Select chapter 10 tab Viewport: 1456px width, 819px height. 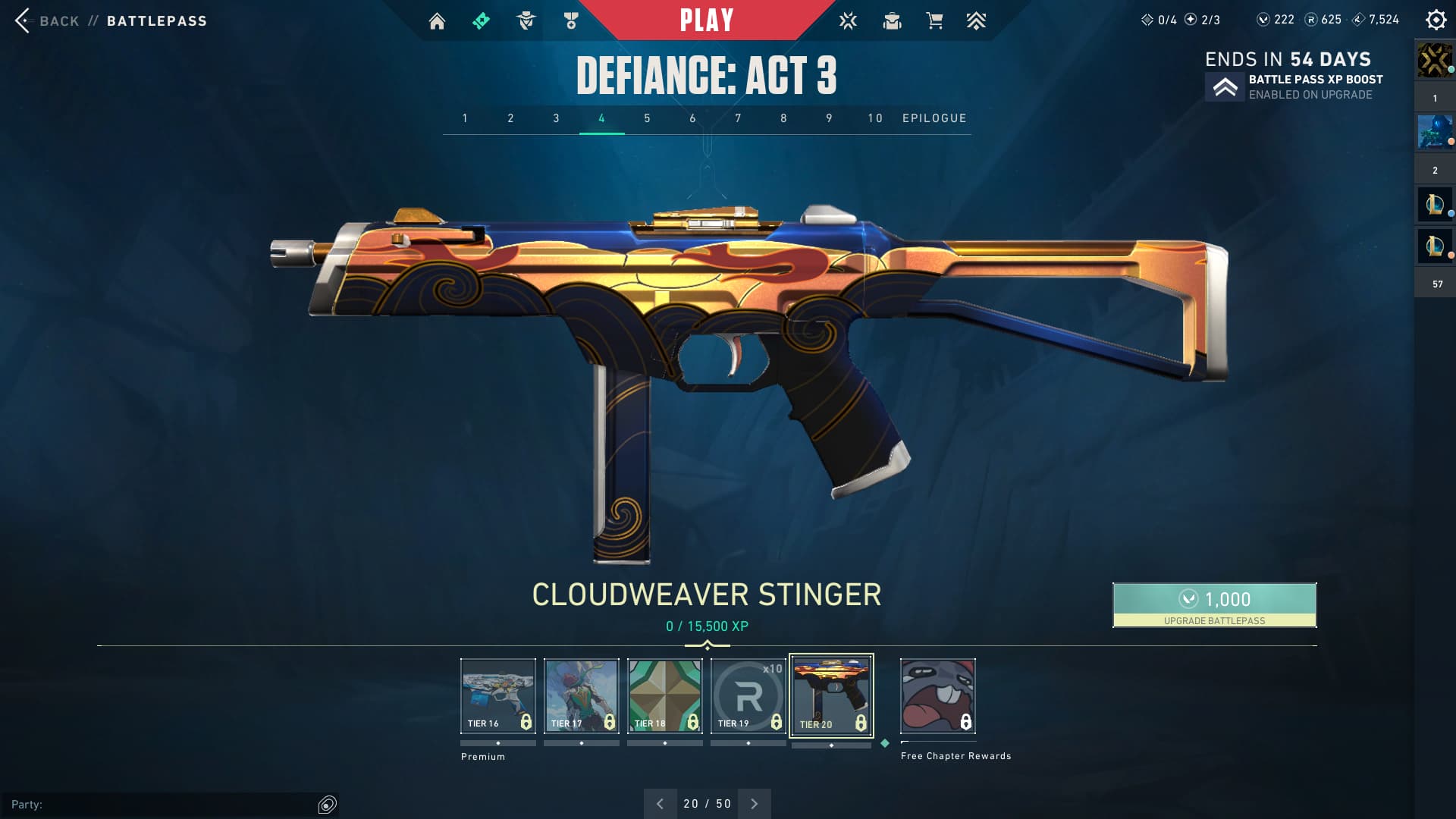tap(875, 118)
